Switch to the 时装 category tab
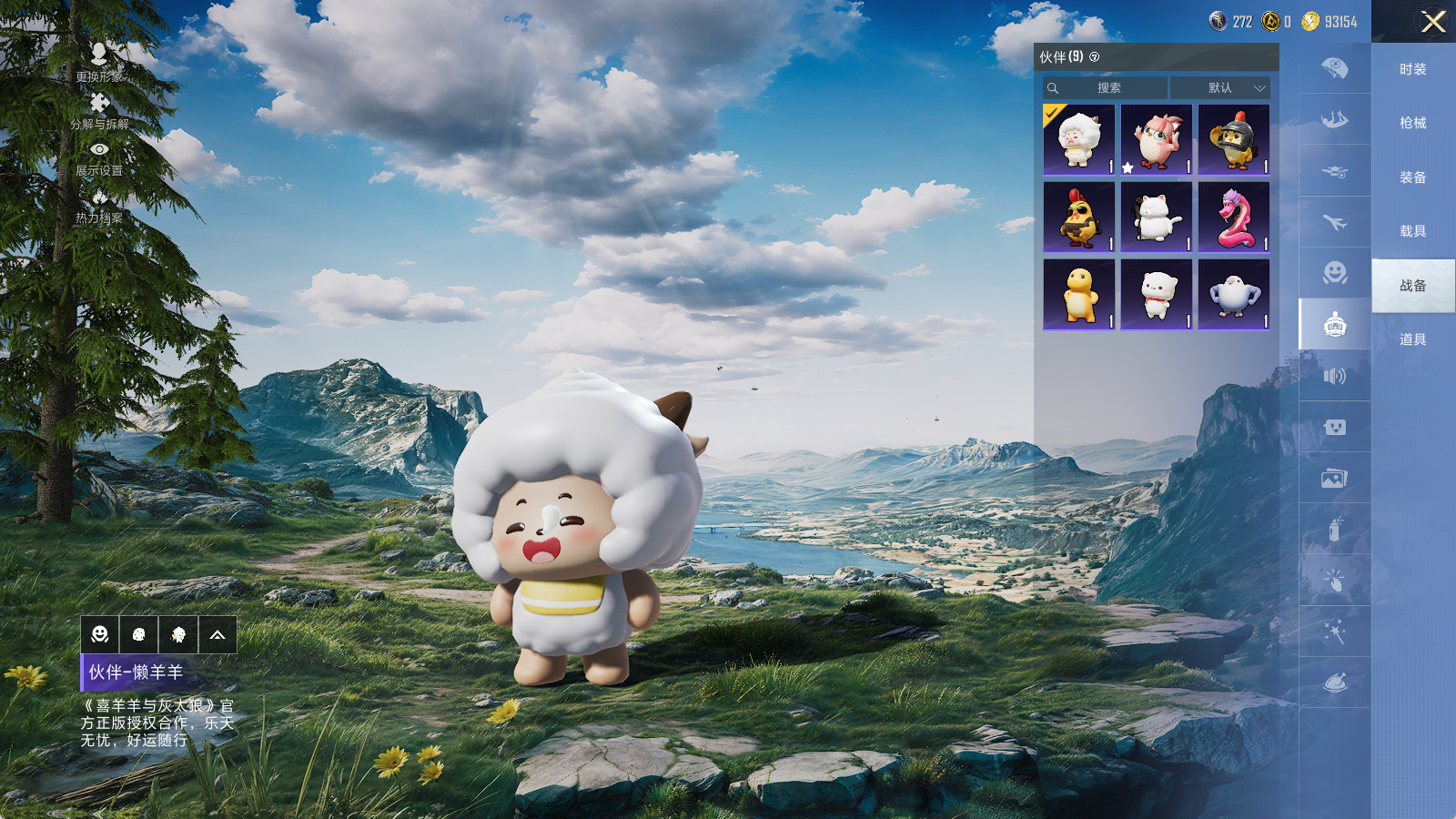 coord(1412,69)
